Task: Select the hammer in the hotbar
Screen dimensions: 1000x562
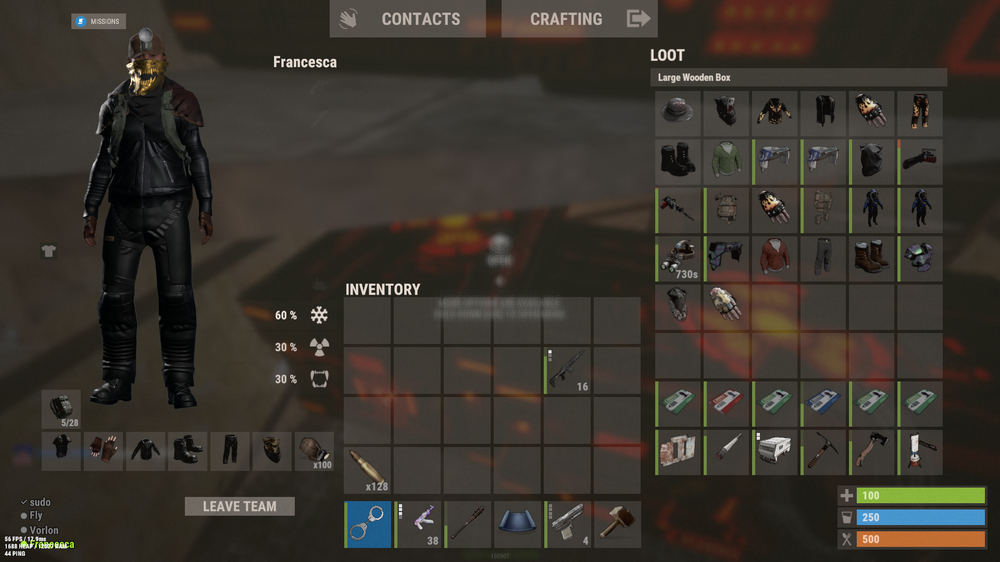Action: click(617, 525)
